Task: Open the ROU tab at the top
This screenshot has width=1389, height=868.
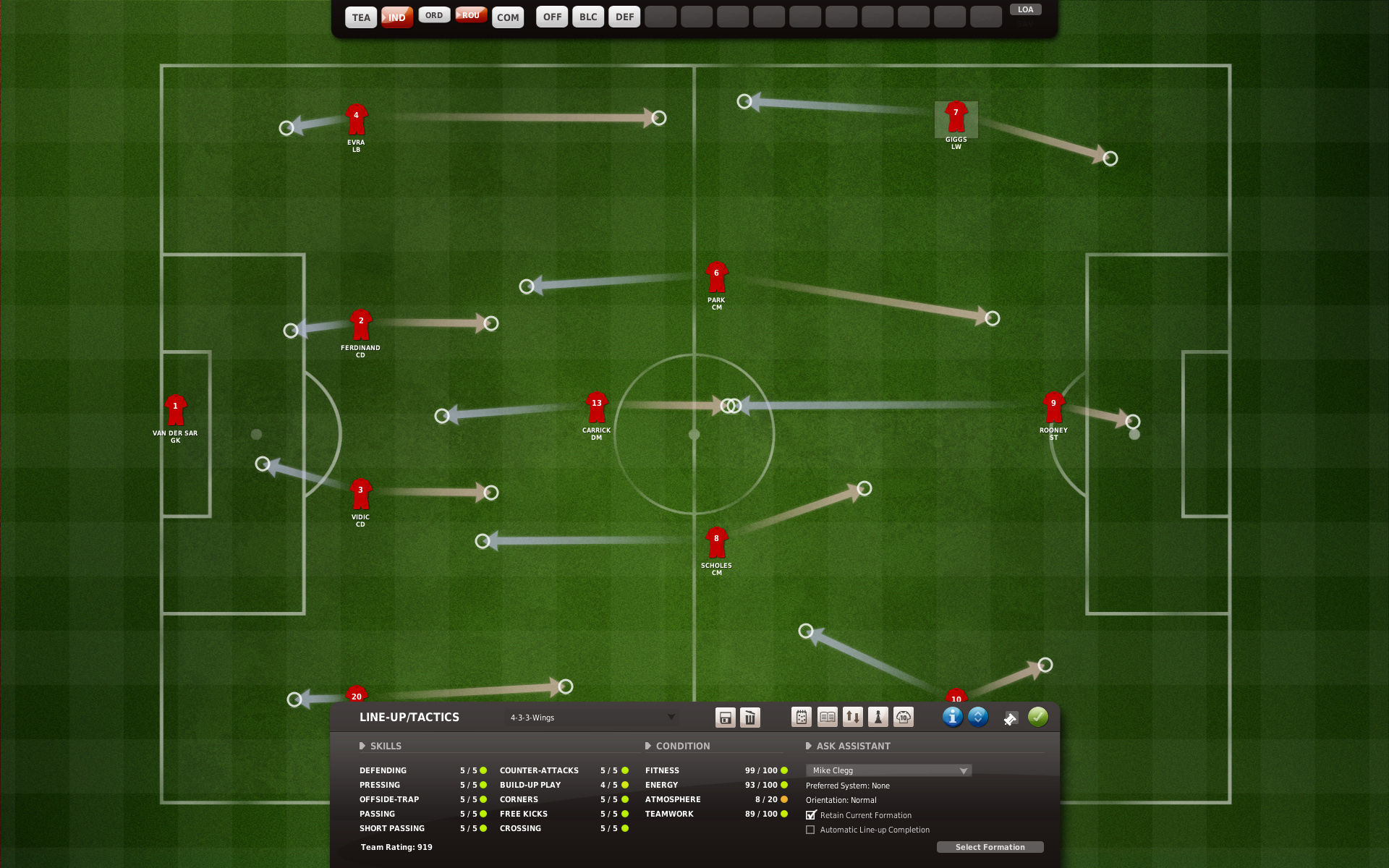Action: coord(471,14)
